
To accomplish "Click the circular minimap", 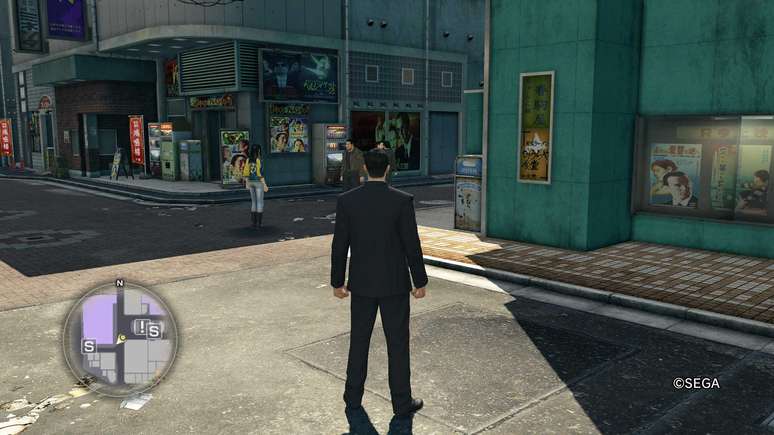I will click(x=120, y=338).
